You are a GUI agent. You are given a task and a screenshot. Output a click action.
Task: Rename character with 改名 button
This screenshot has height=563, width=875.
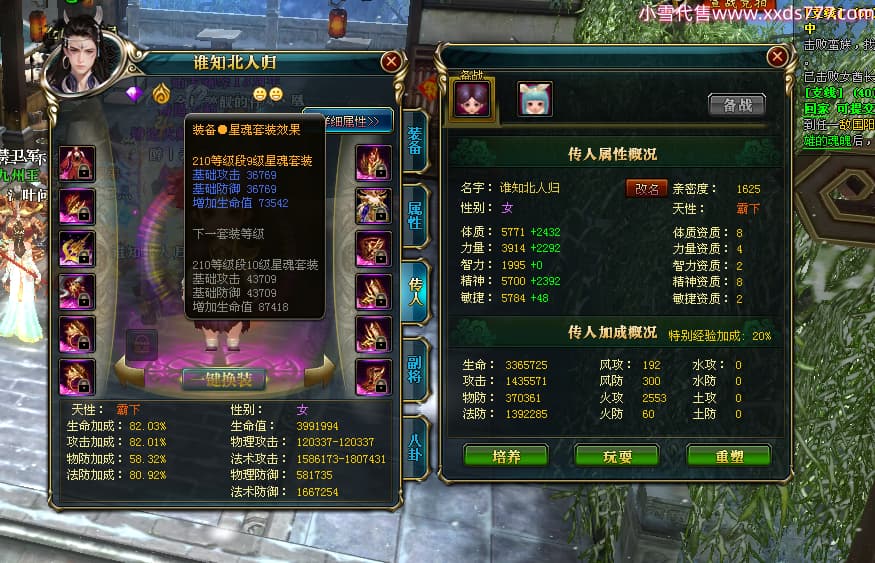[646, 188]
